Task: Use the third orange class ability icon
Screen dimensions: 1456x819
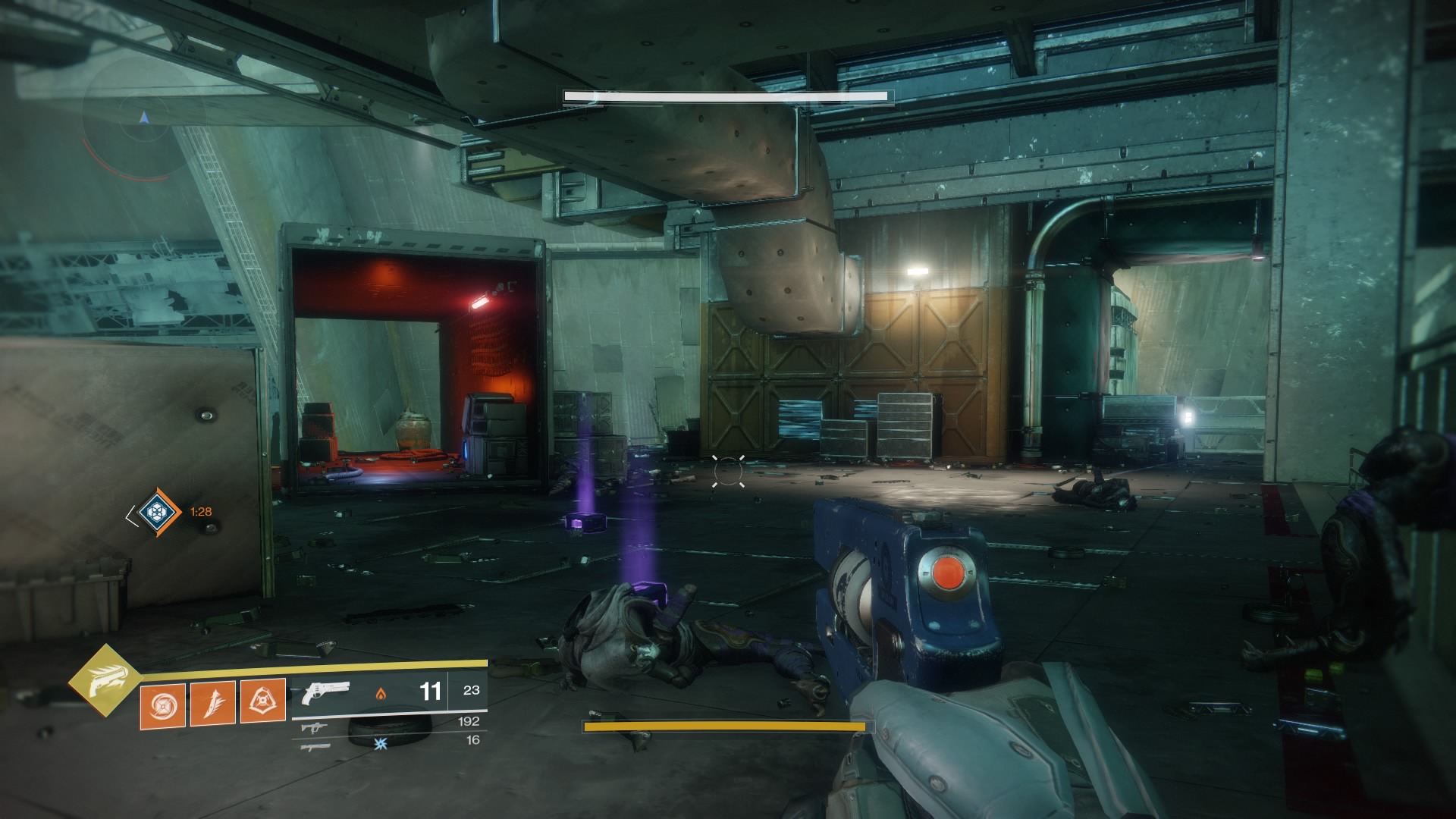Action: (x=262, y=701)
